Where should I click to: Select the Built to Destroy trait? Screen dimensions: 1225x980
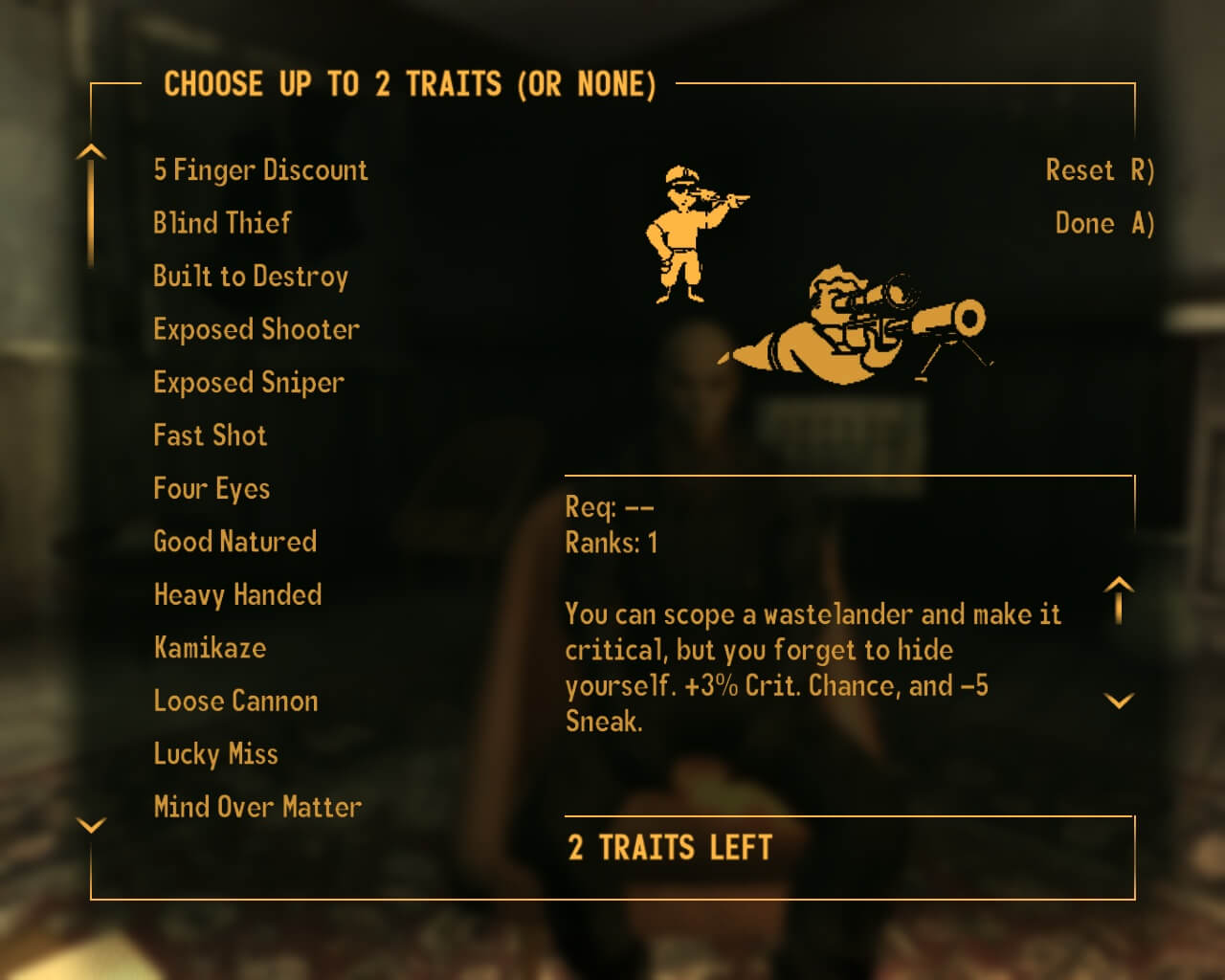tap(251, 277)
